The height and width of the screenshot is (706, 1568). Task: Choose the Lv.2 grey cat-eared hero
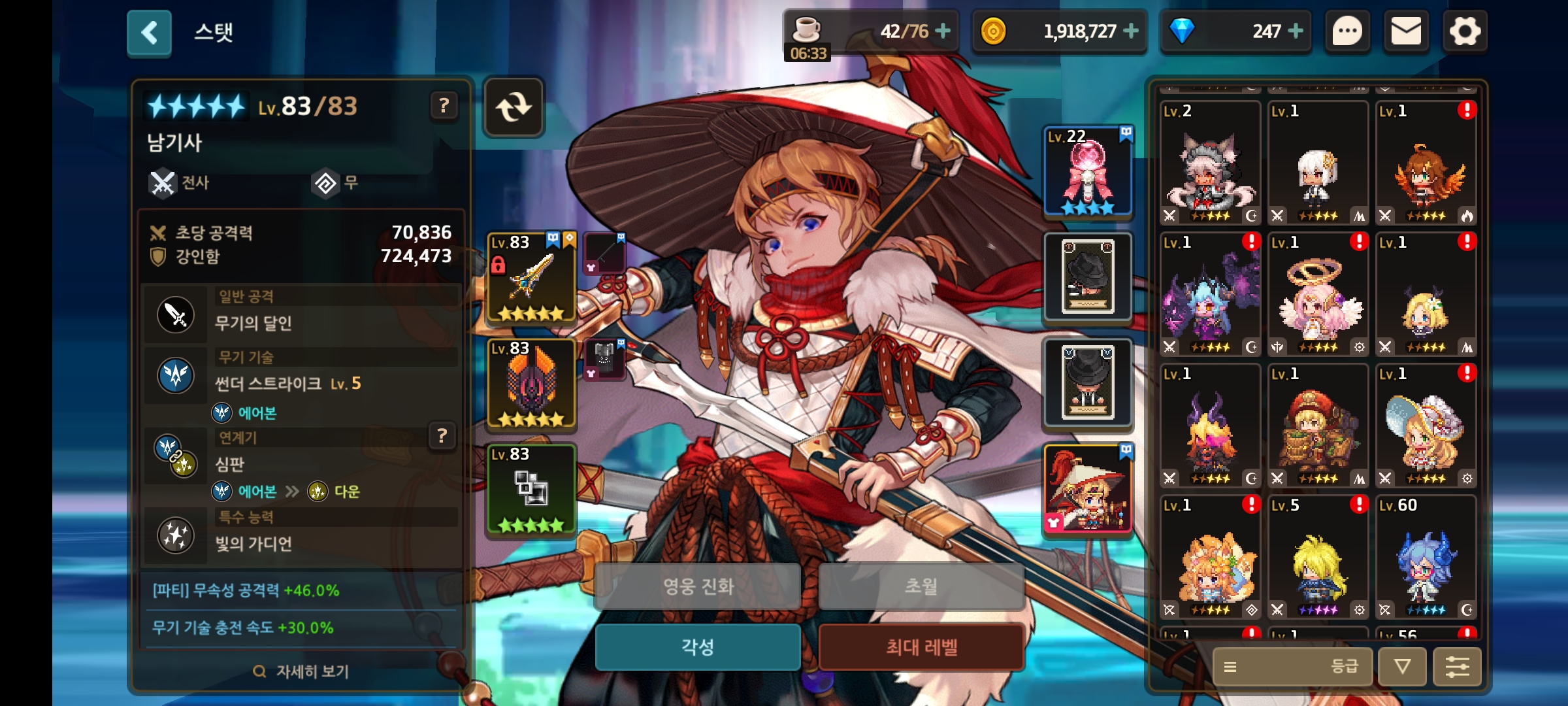tap(1210, 162)
